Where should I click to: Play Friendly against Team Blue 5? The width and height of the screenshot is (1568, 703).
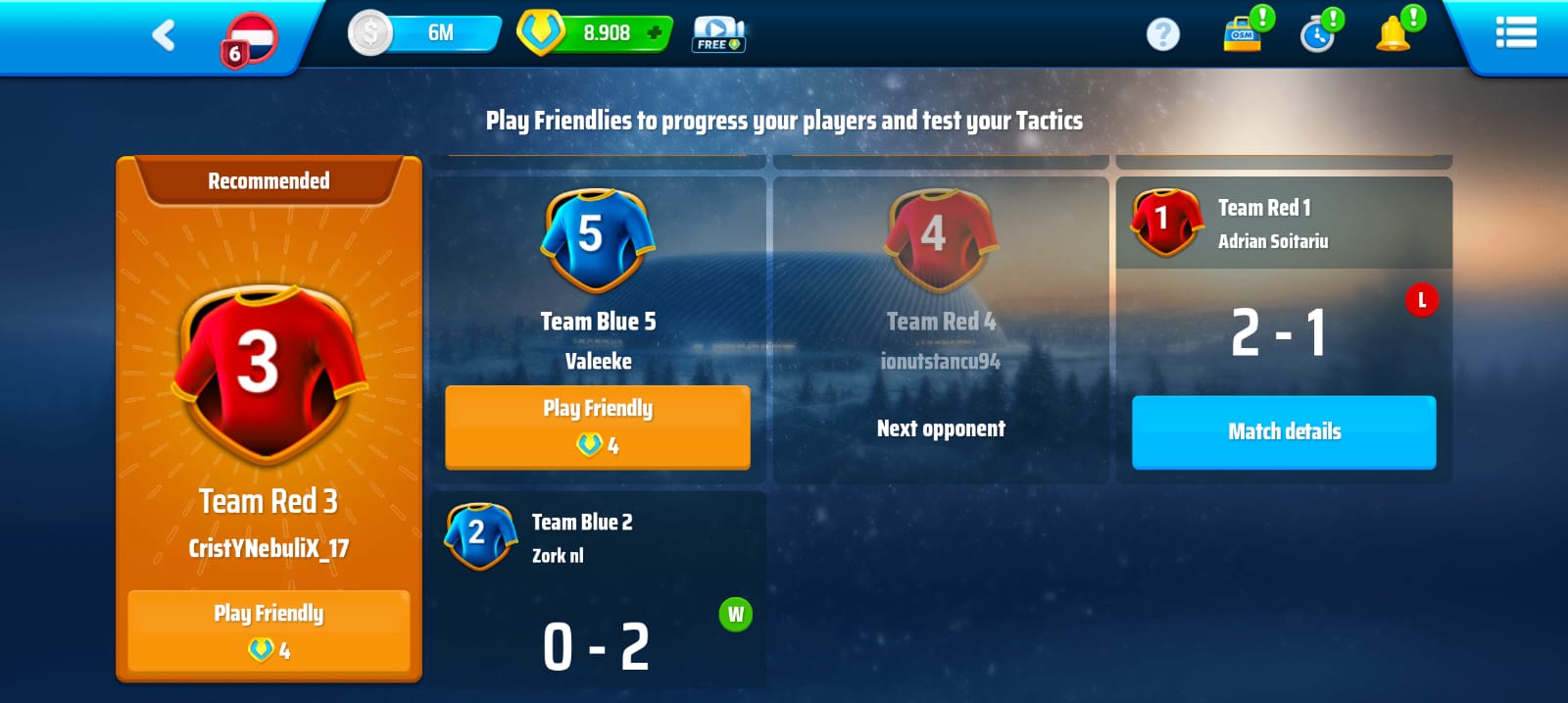598,427
